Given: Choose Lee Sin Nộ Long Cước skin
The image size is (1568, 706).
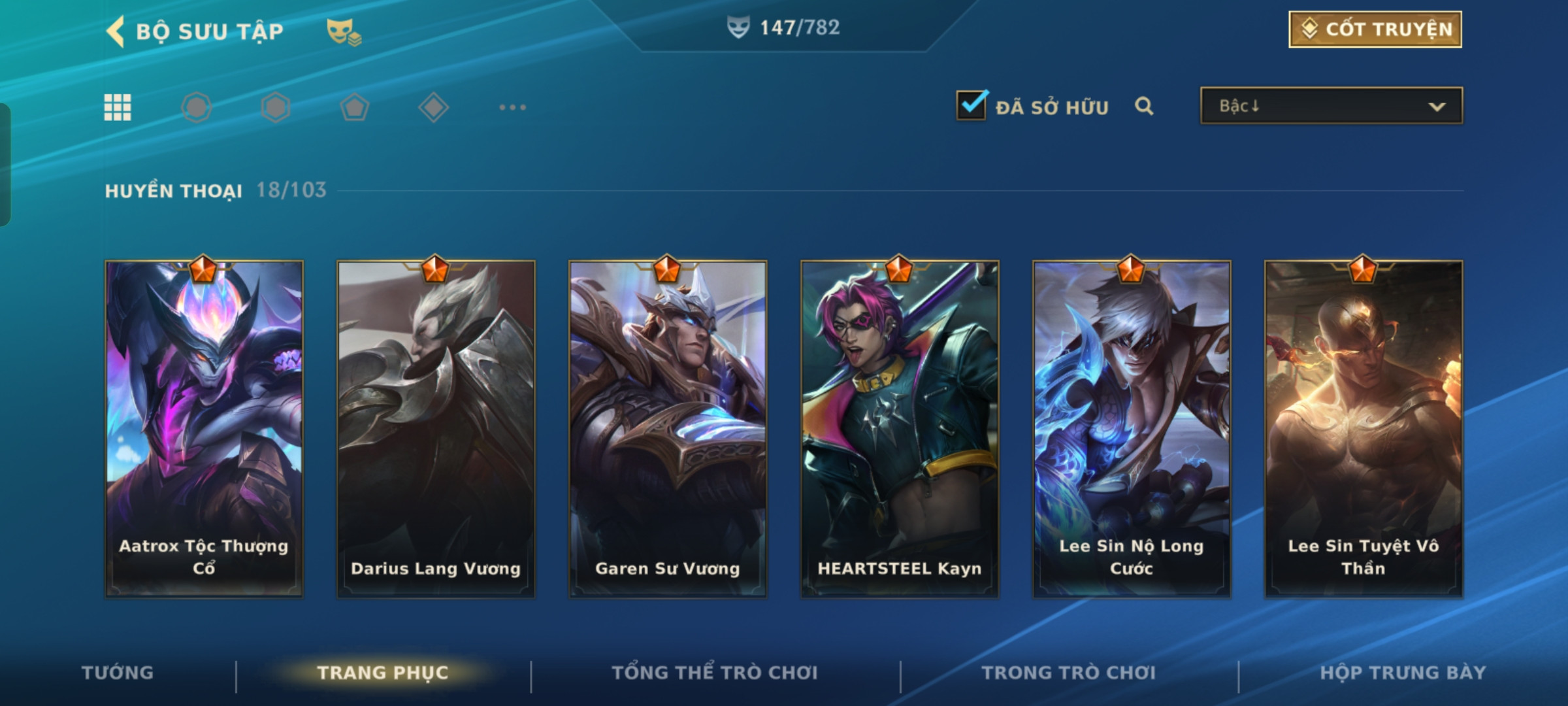Looking at the screenshot, I should pyautogui.click(x=1132, y=428).
